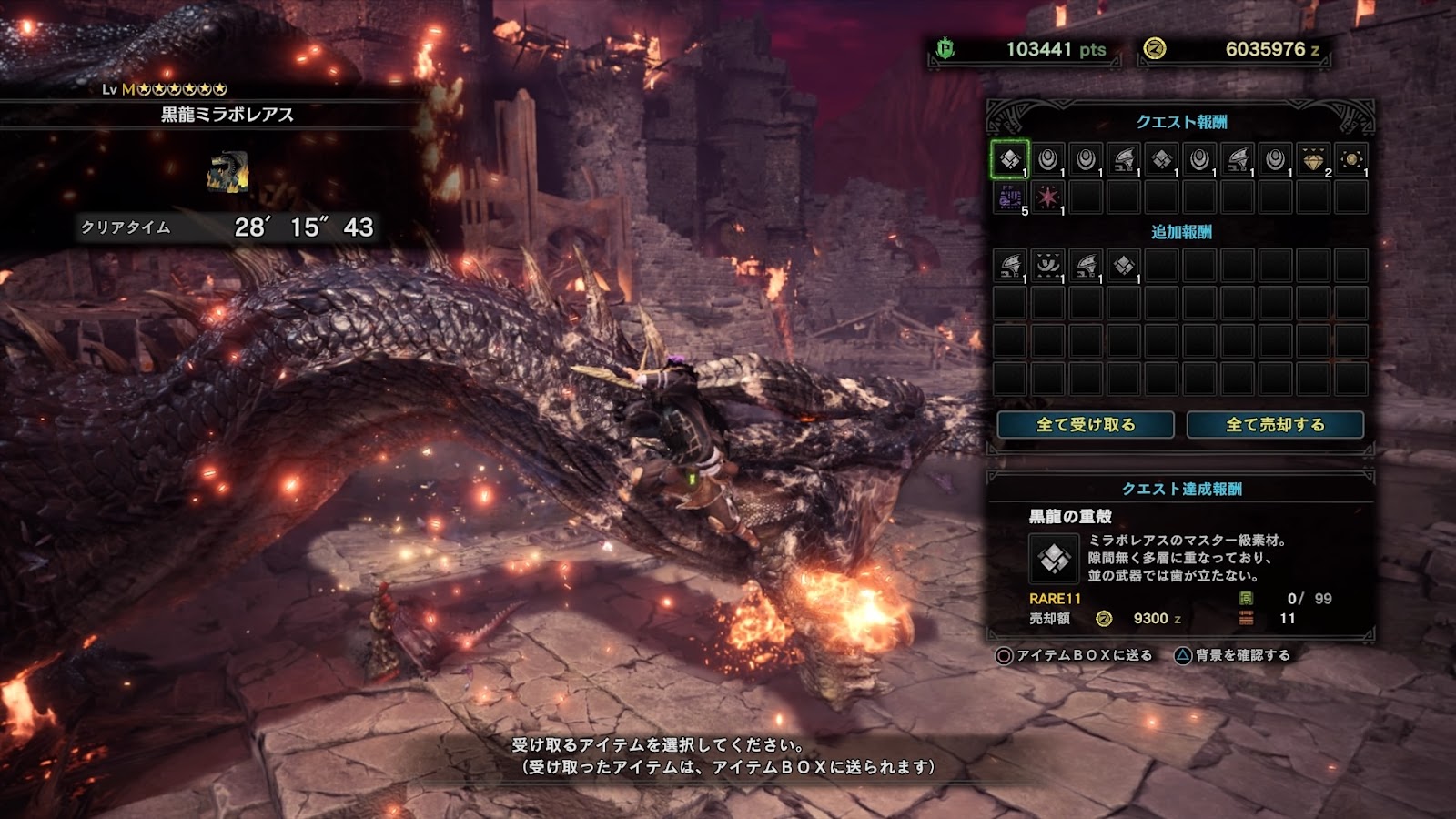Select the gold gem reward with quantity 2
This screenshot has height=819, width=1456.
(x=1313, y=160)
